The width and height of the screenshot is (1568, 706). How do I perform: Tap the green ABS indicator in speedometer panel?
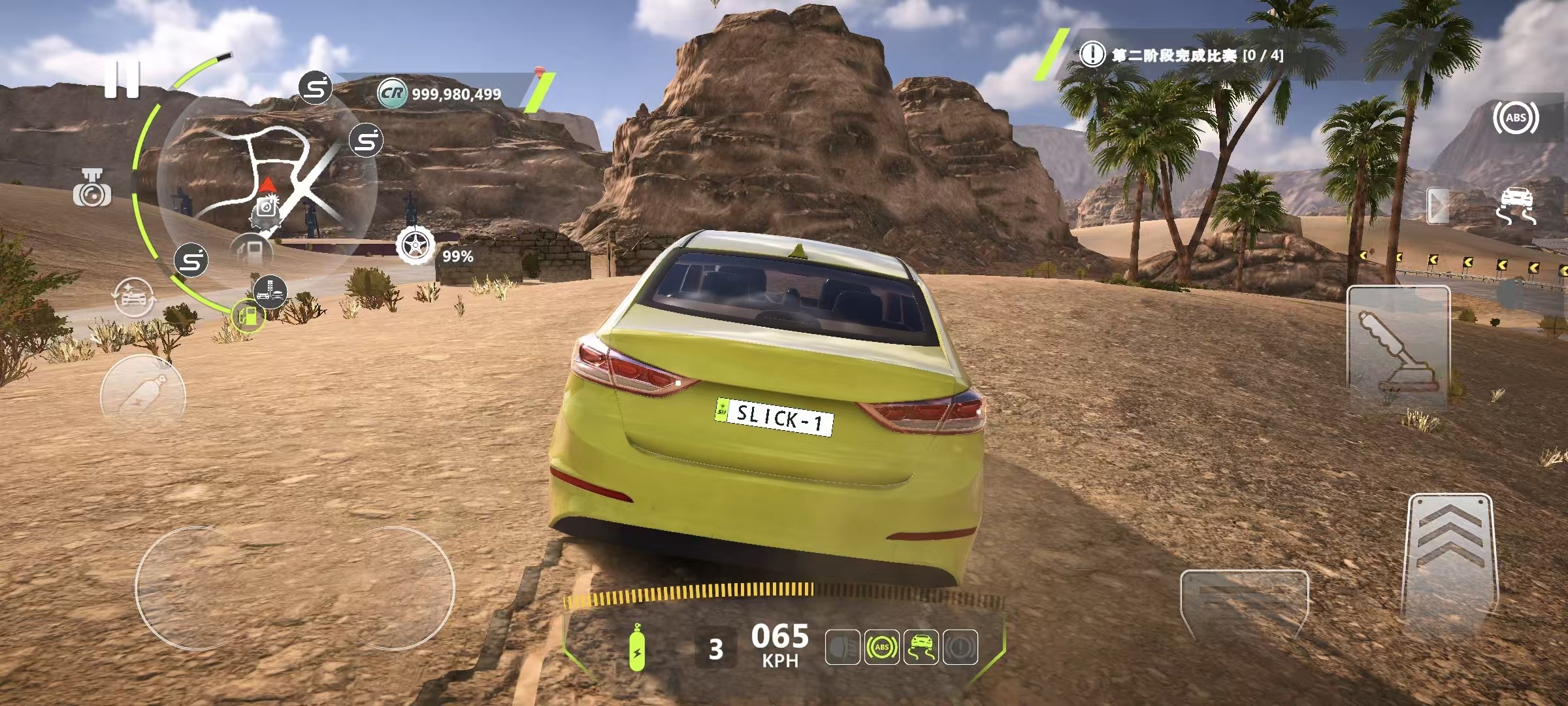tap(881, 647)
